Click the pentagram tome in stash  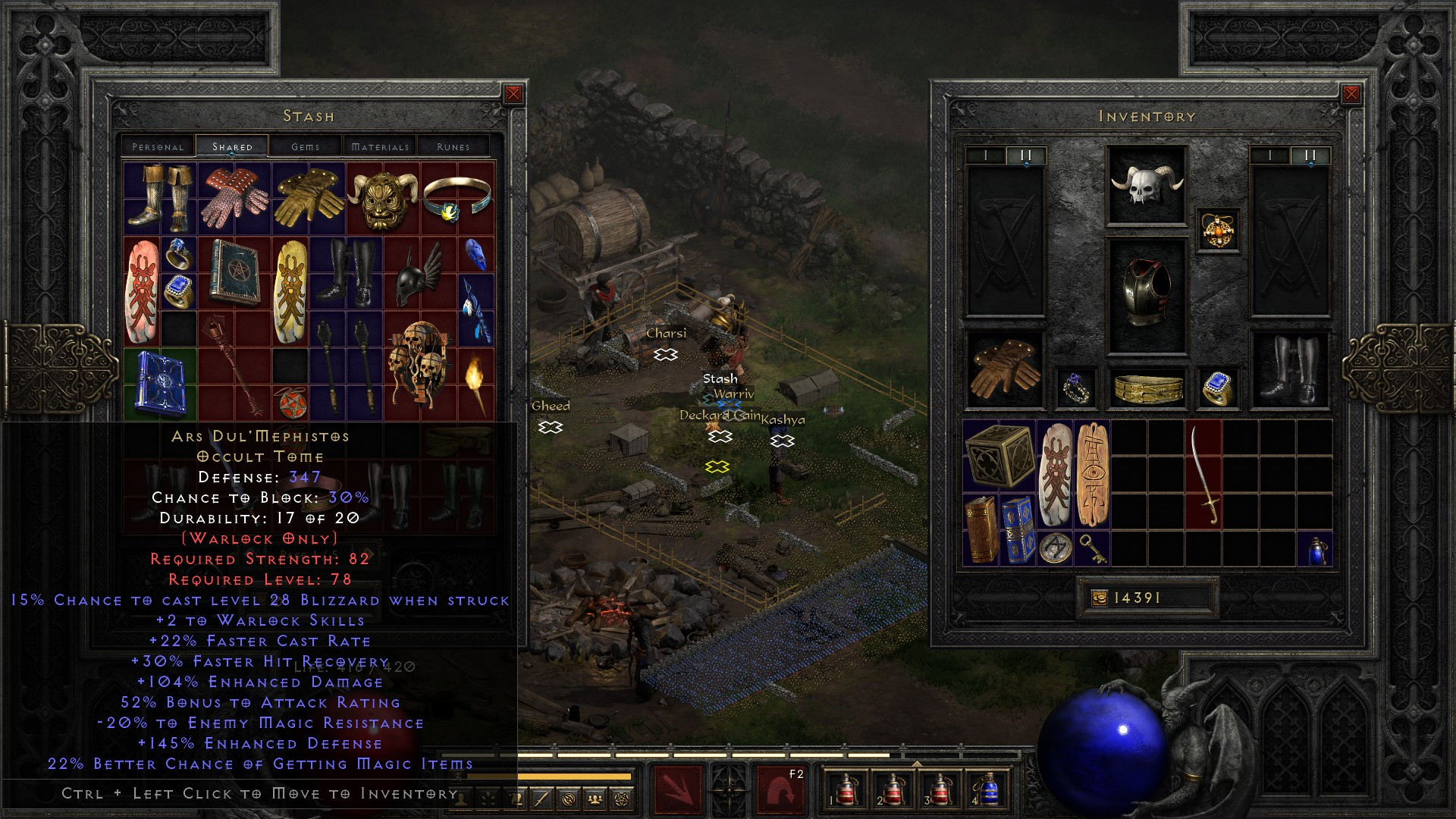click(234, 273)
